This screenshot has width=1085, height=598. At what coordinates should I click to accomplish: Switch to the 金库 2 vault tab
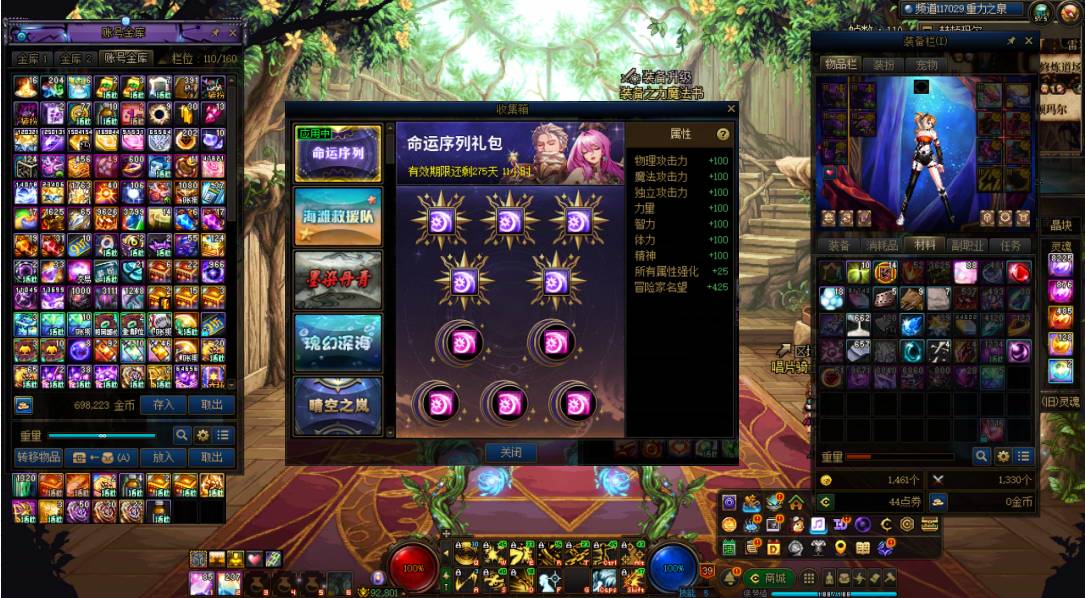pyautogui.click(x=75, y=59)
